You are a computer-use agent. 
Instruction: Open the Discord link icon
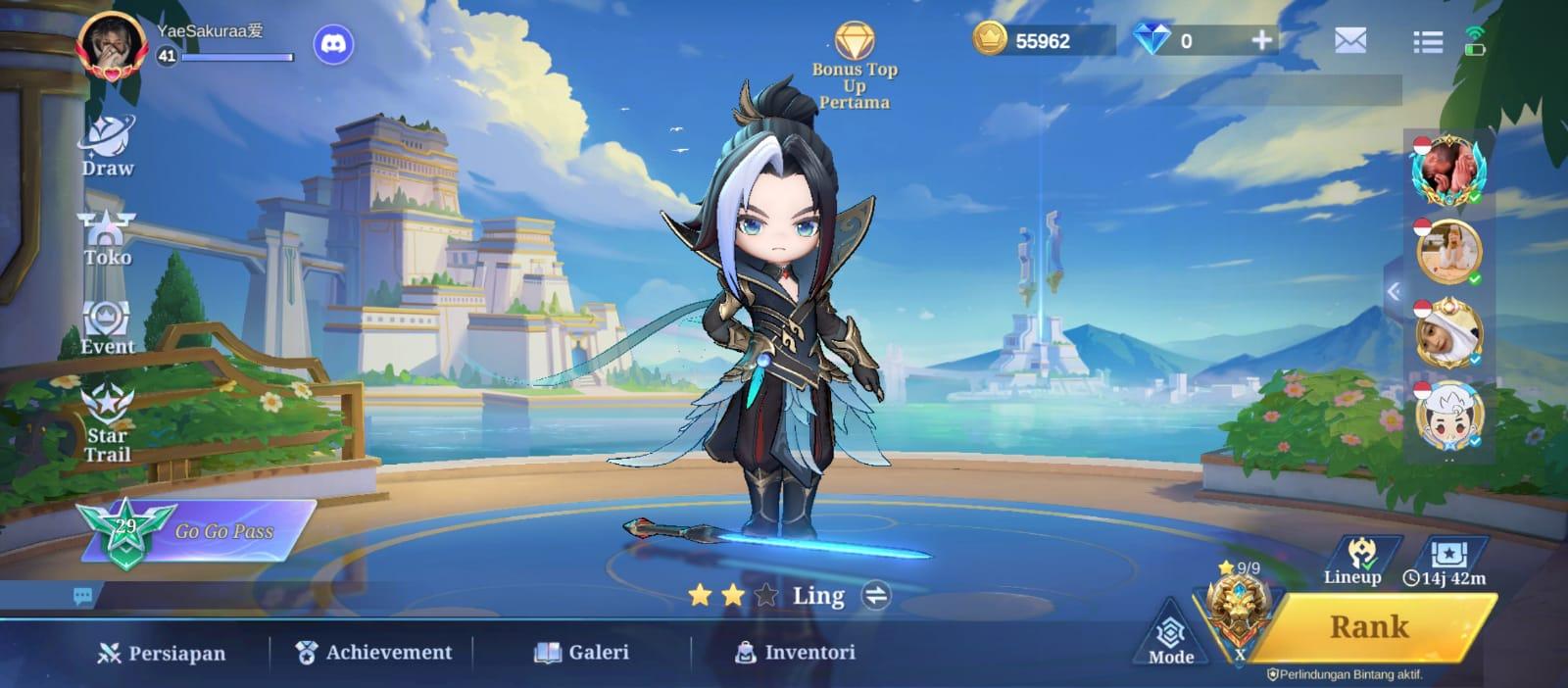pos(333,44)
